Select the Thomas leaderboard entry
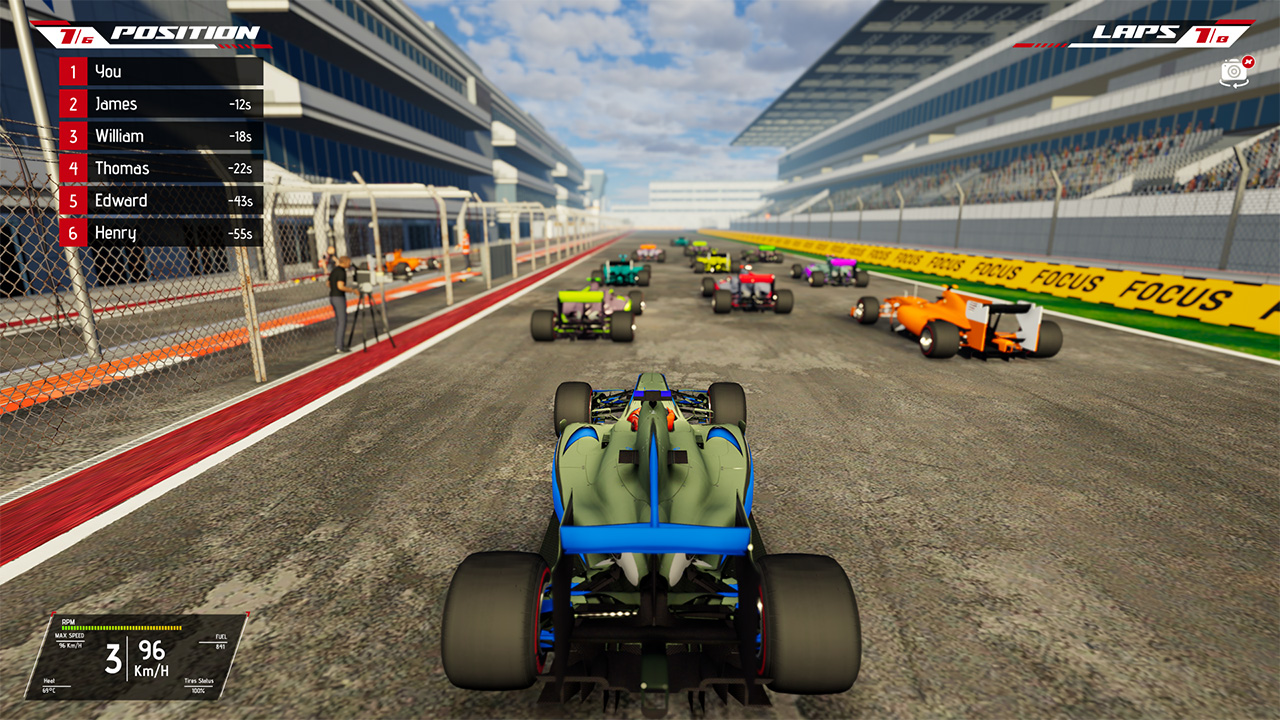The image size is (1280, 720). pyautogui.click(x=160, y=168)
